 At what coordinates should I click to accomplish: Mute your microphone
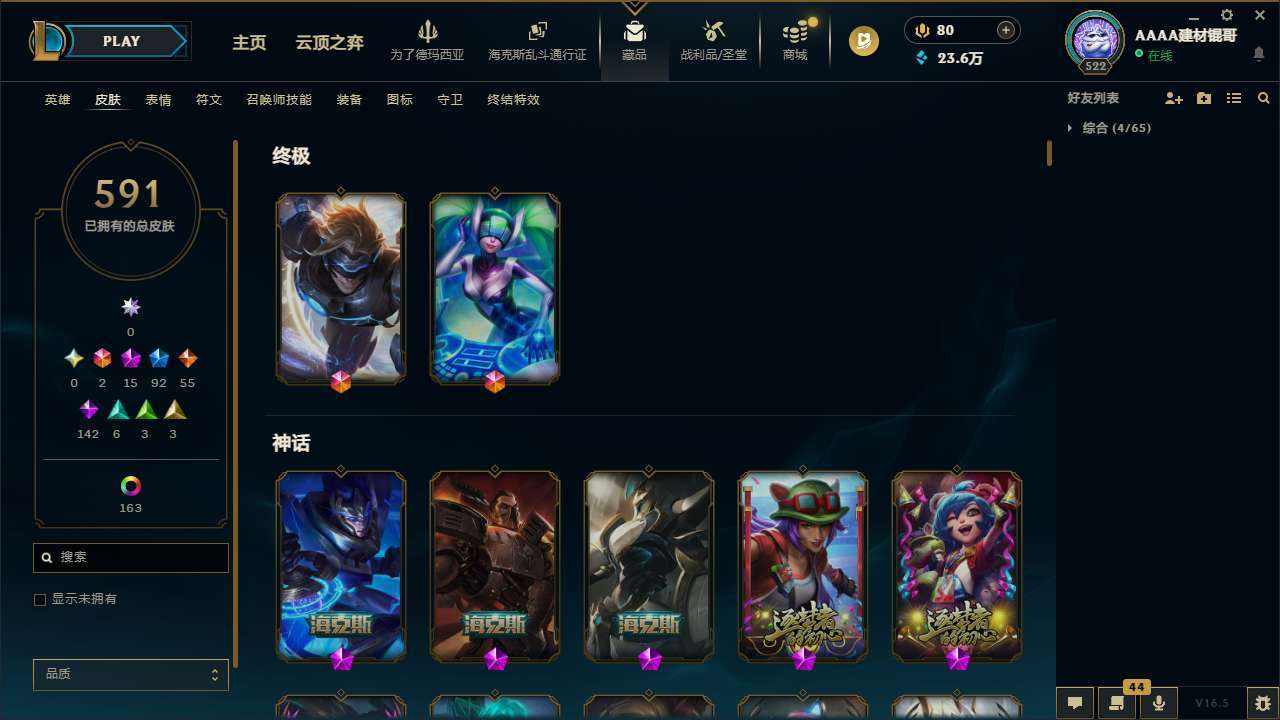[1159, 703]
